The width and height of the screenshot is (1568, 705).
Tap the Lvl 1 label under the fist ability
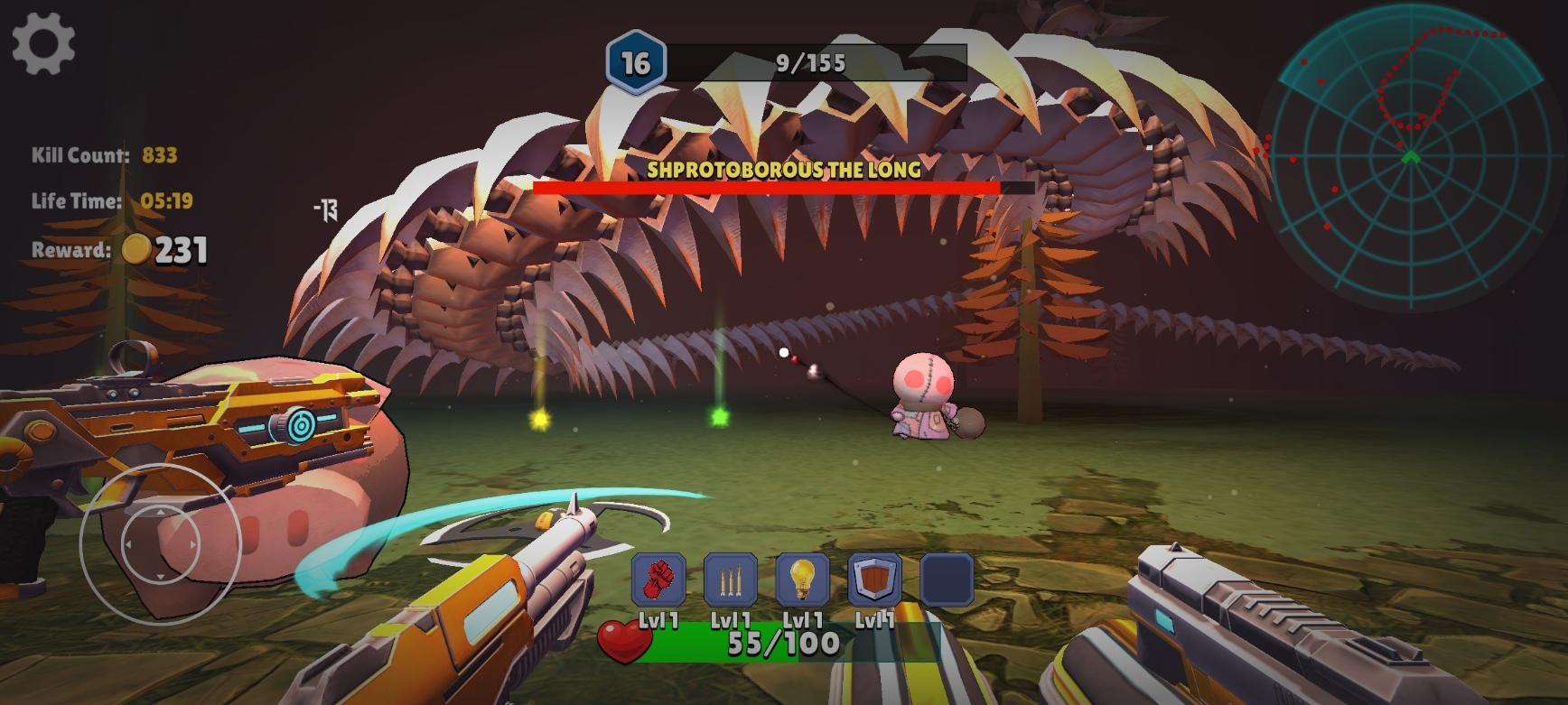pos(658,622)
